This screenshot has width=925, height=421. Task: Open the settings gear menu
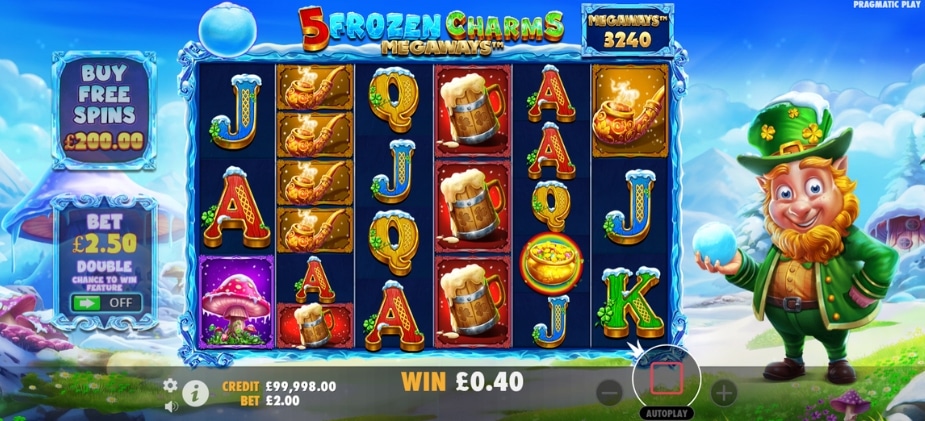pyautogui.click(x=170, y=385)
